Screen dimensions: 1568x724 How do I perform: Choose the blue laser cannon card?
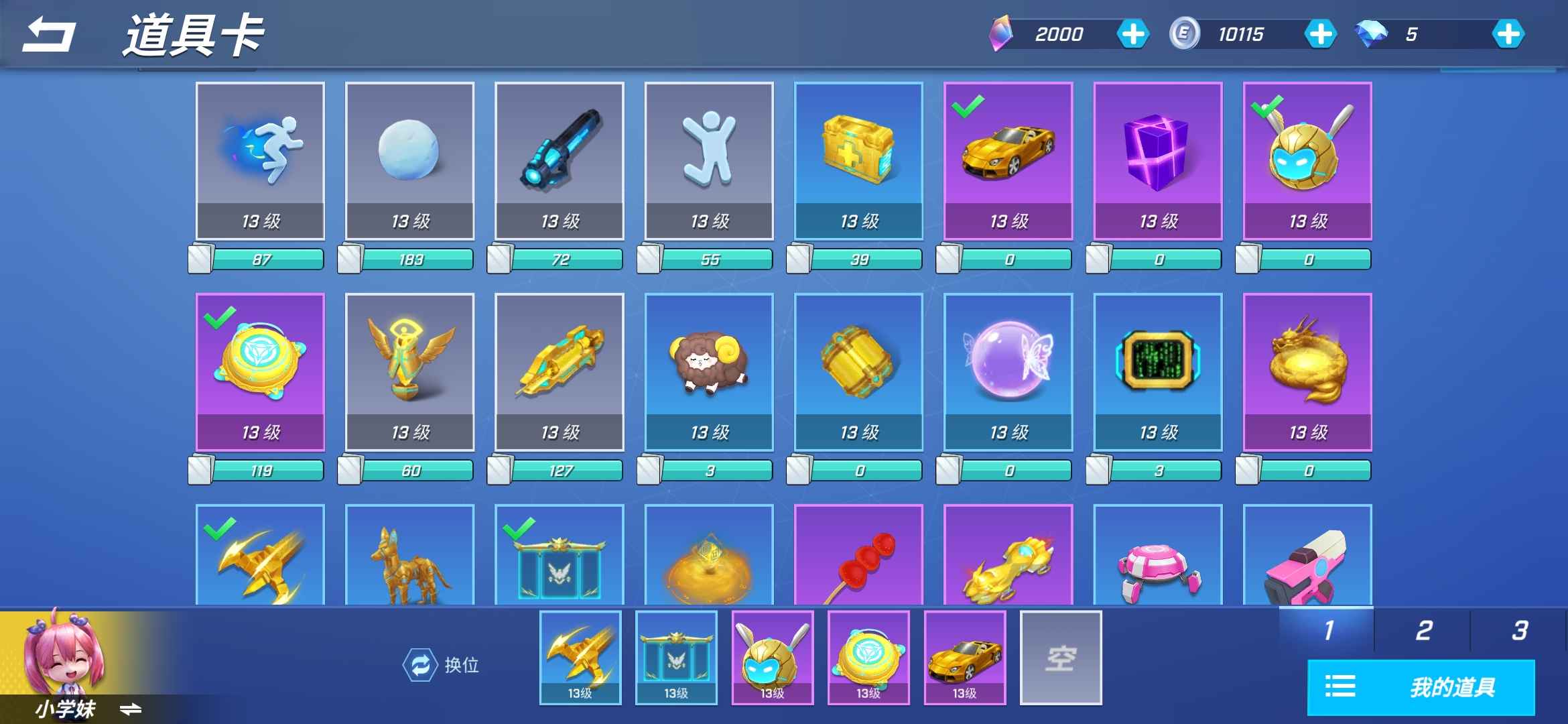[559, 161]
